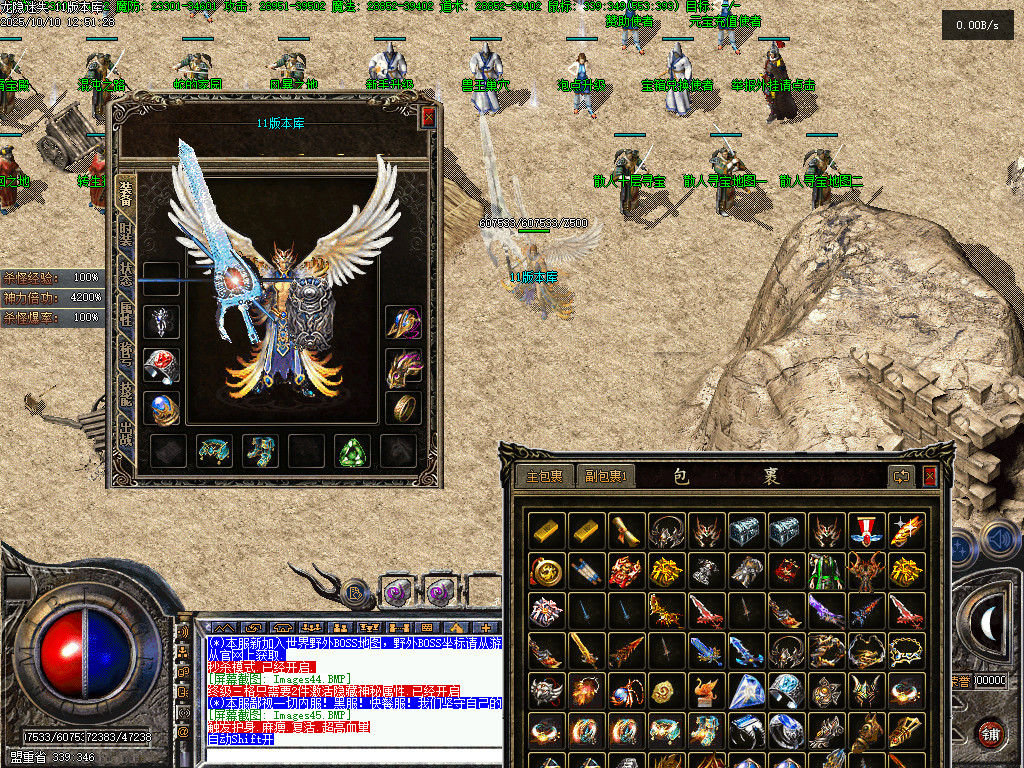Open the 铺 shop button
The width and height of the screenshot is (1024, 768).
tap(991, 733)
